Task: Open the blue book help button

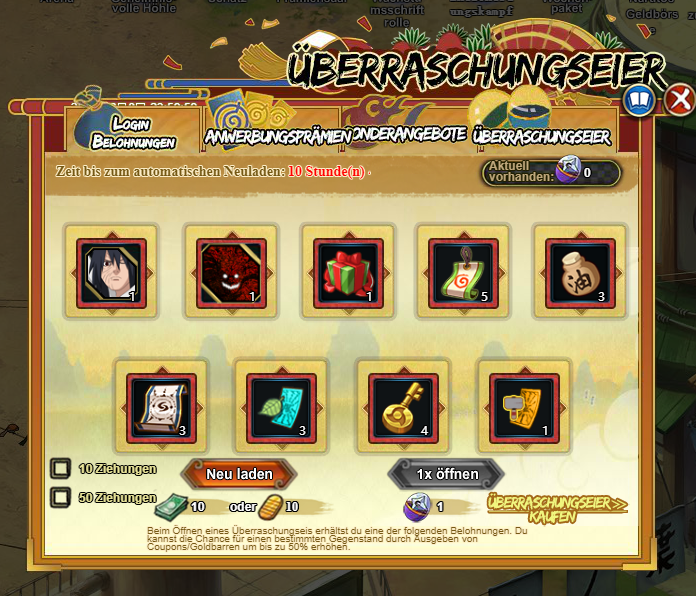Action: point(638,101)
